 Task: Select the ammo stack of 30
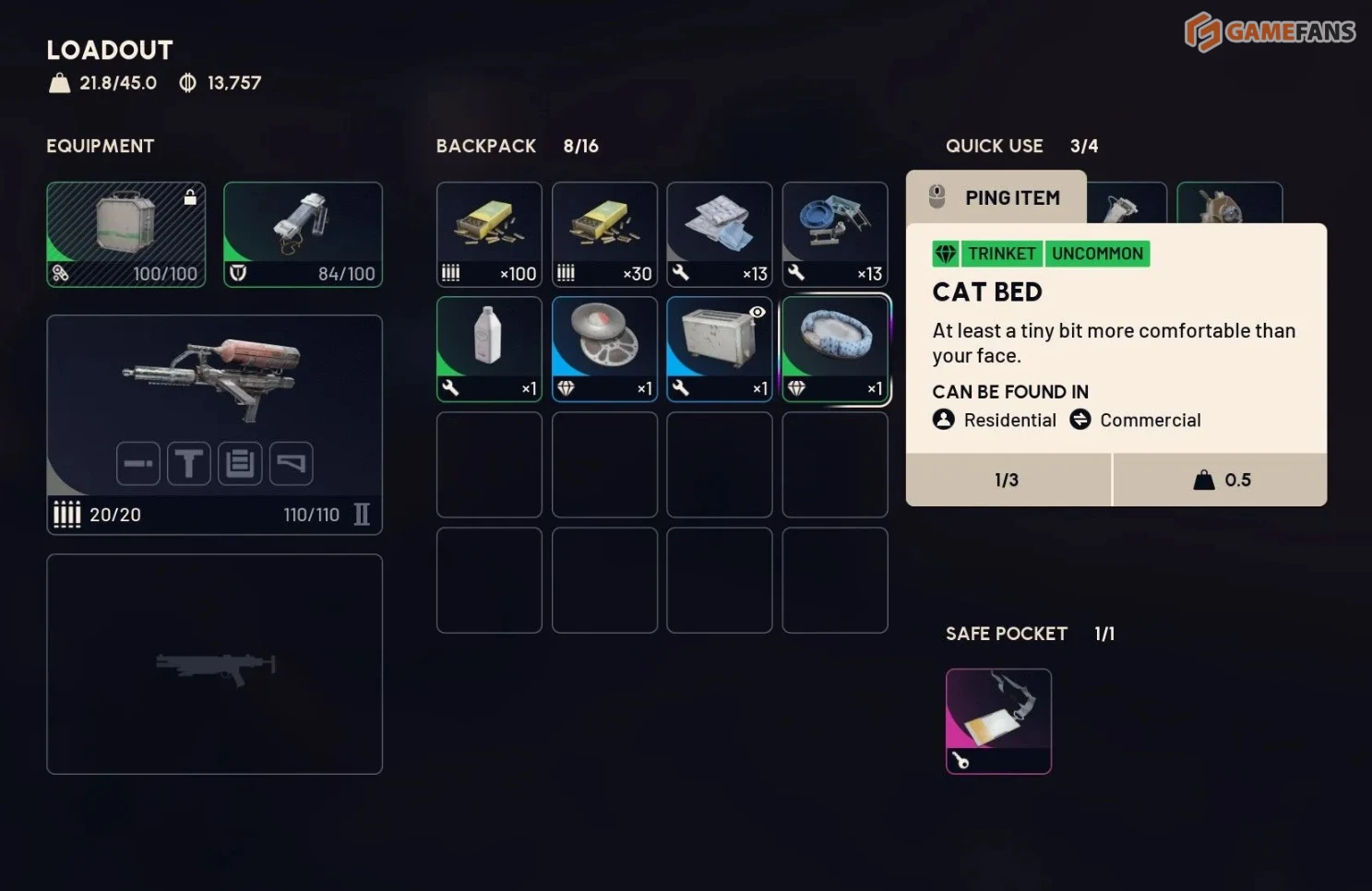point(604,234)
